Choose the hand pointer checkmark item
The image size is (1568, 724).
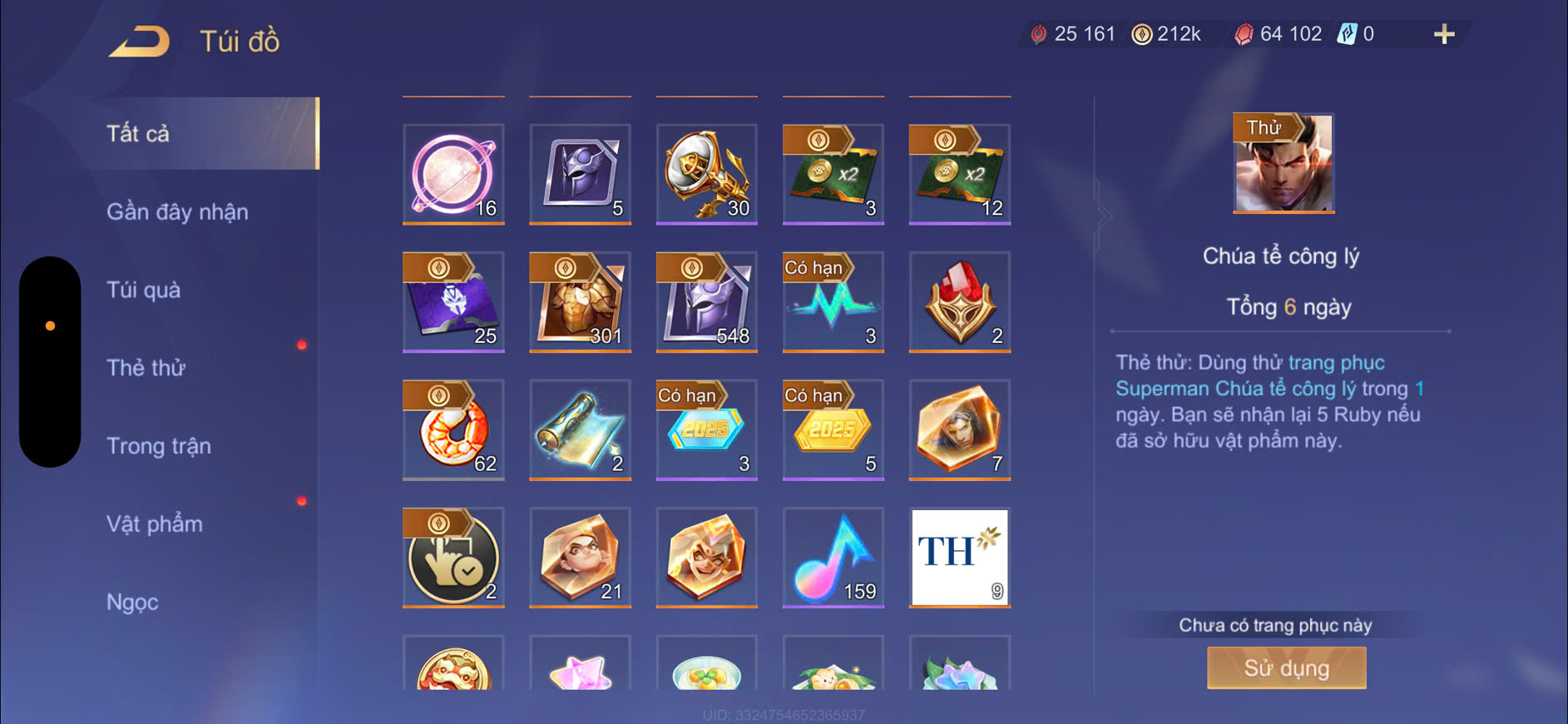[453, 558]
